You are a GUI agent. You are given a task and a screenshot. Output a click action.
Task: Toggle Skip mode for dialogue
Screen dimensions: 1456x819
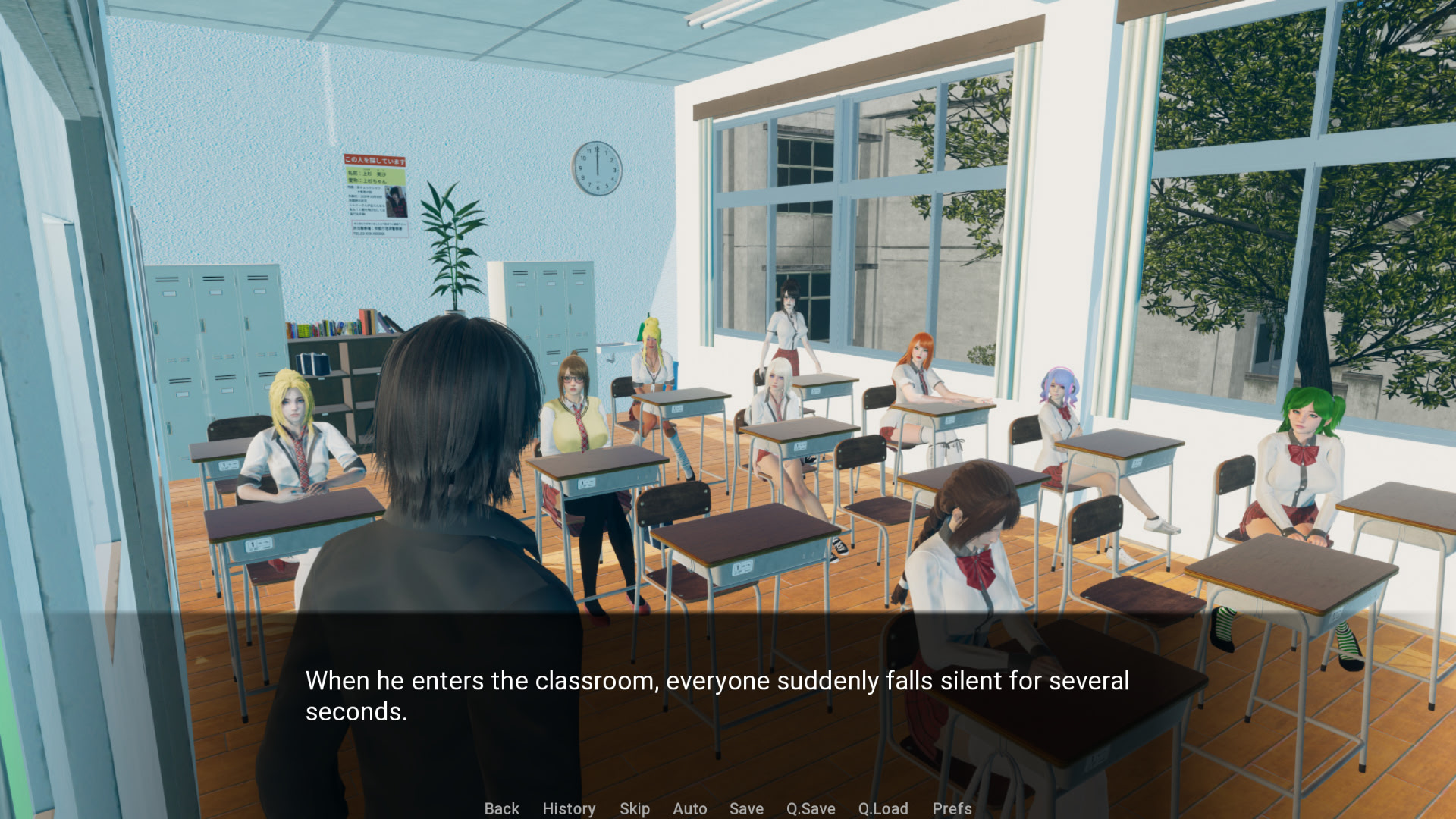pyautogui.click(x=634, y=808)
